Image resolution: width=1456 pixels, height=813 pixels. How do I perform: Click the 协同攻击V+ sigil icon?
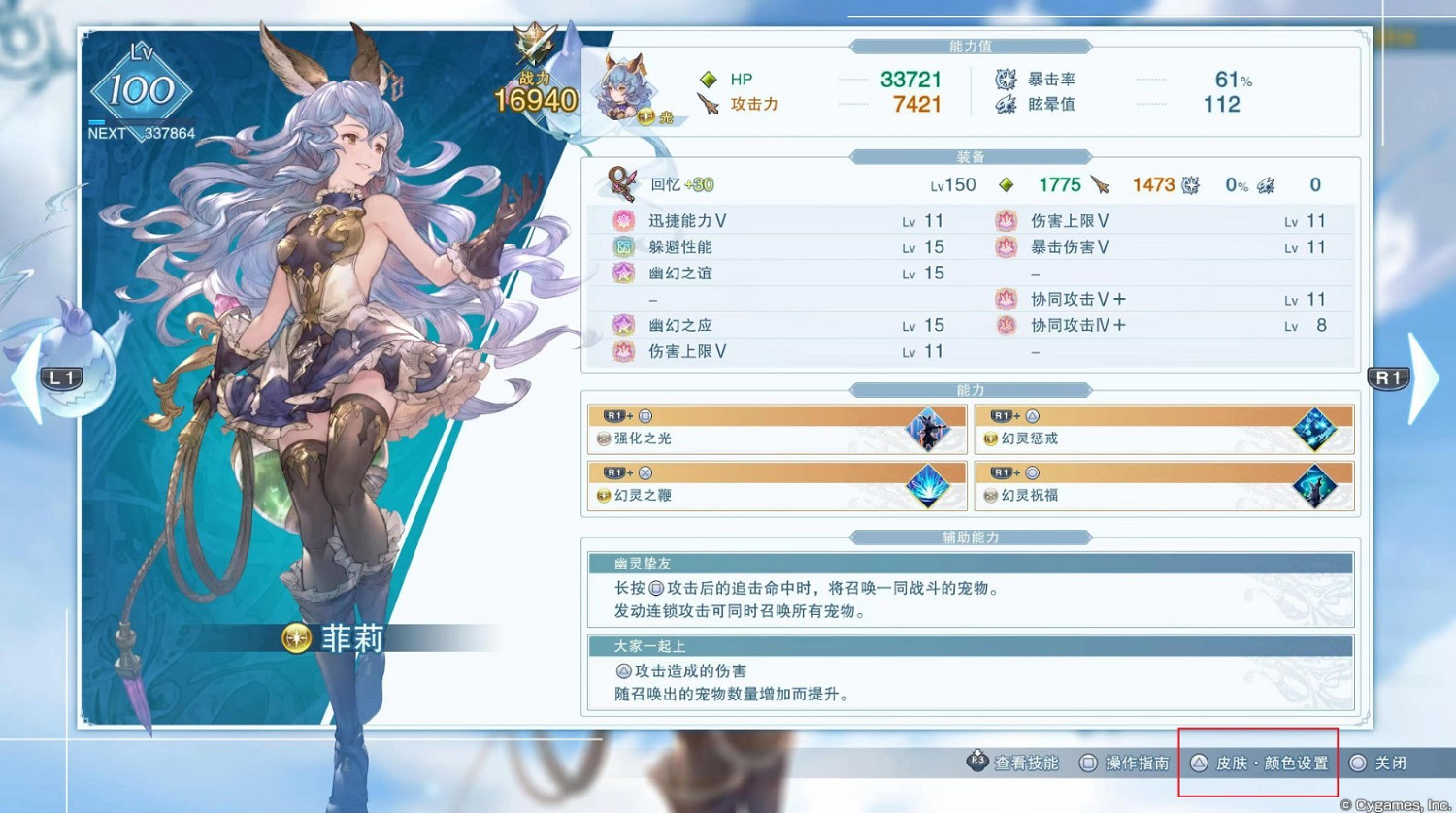coord(1005,299)
